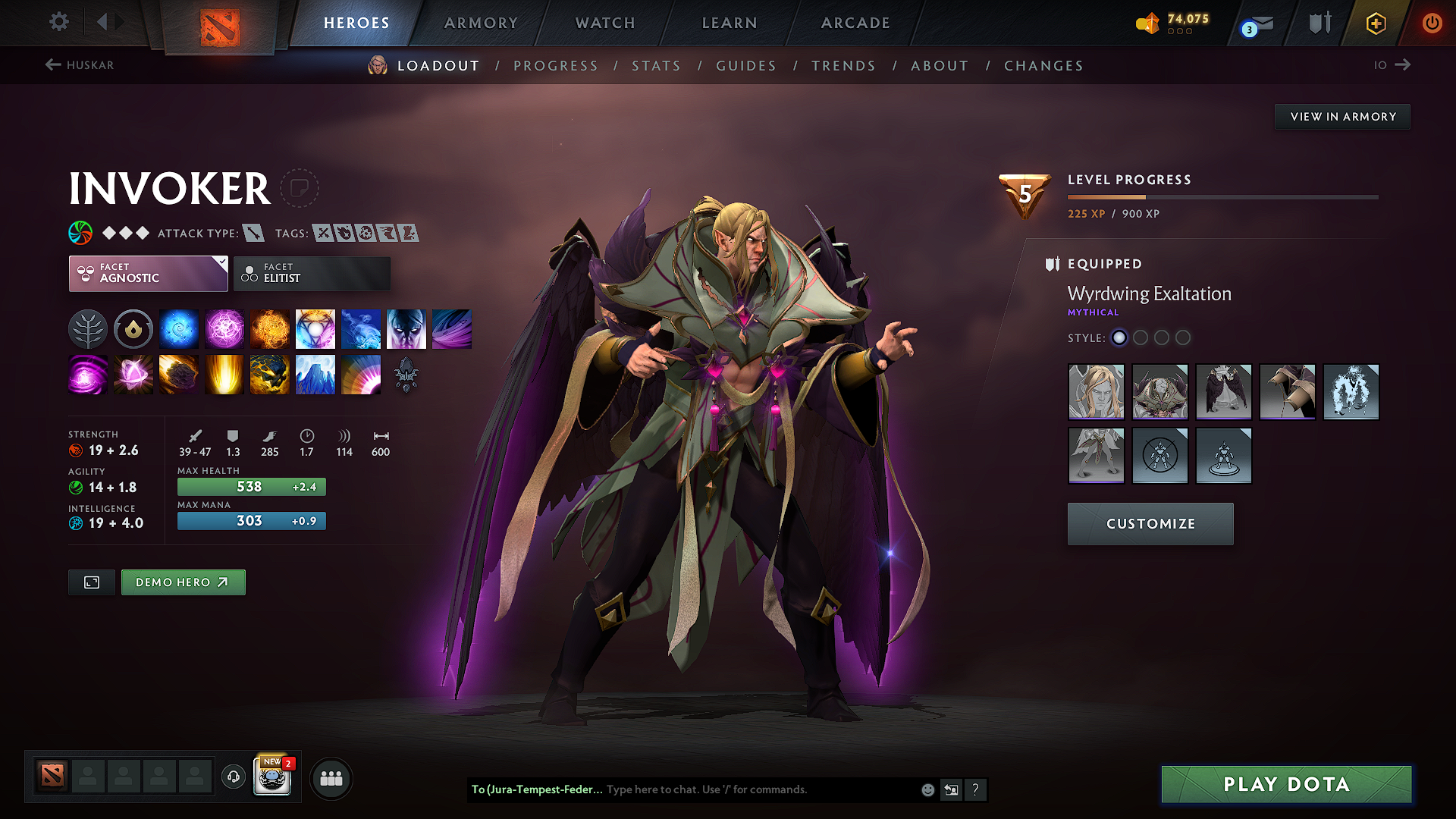Open chat emoticon picker next to chat box

[927, 789]
